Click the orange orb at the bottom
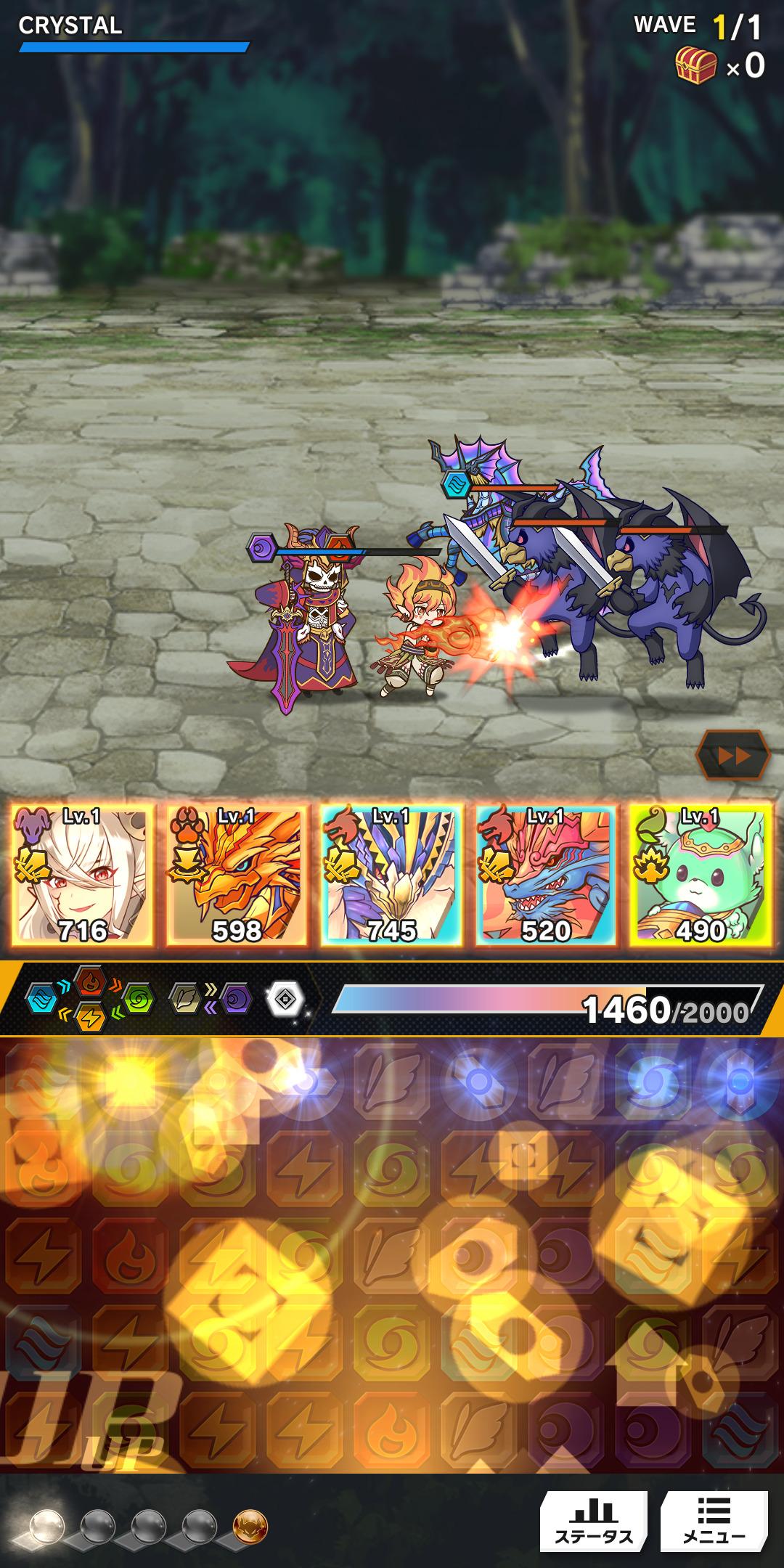This screenshot has width=784, height=1568. [250, 1527]
